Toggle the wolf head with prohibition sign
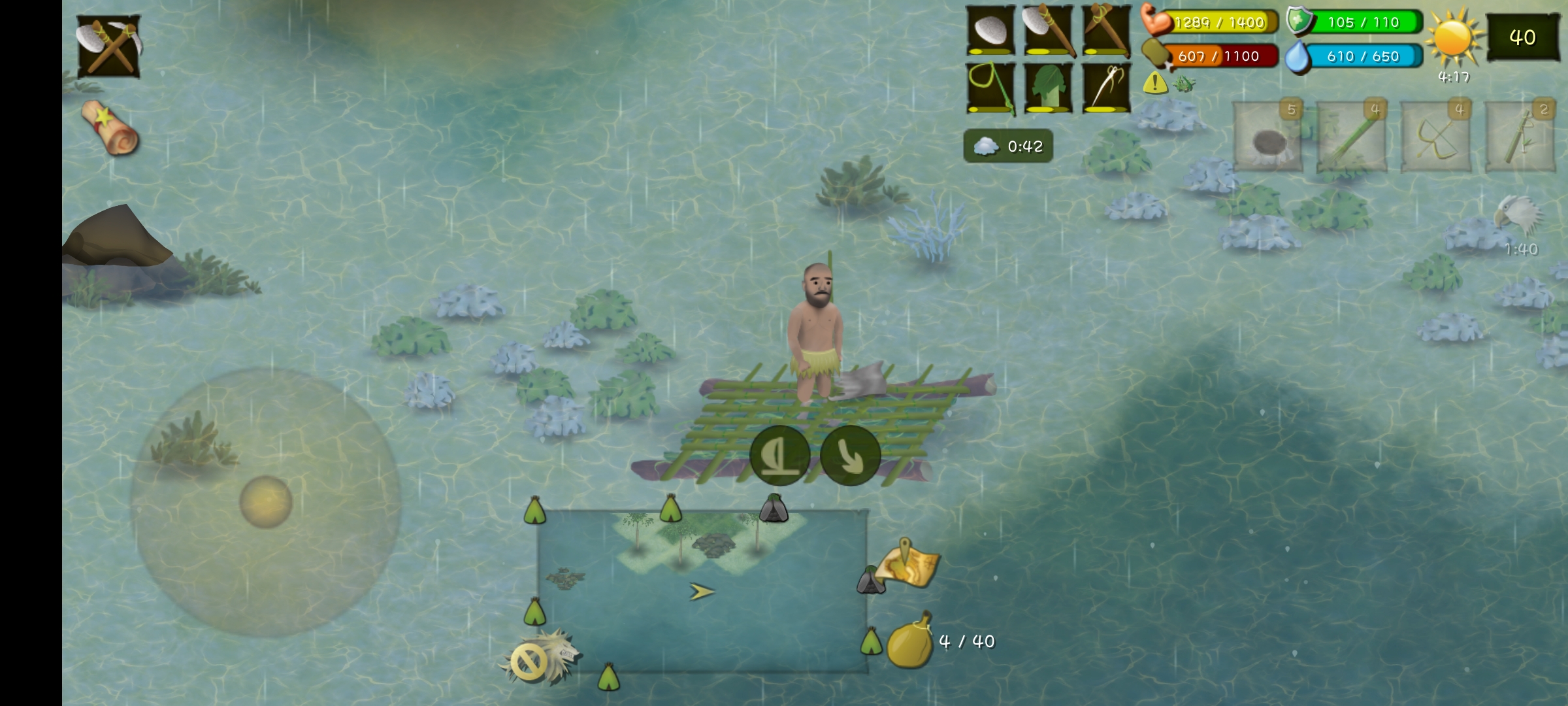1568x706 pixels. pos(540,659)
